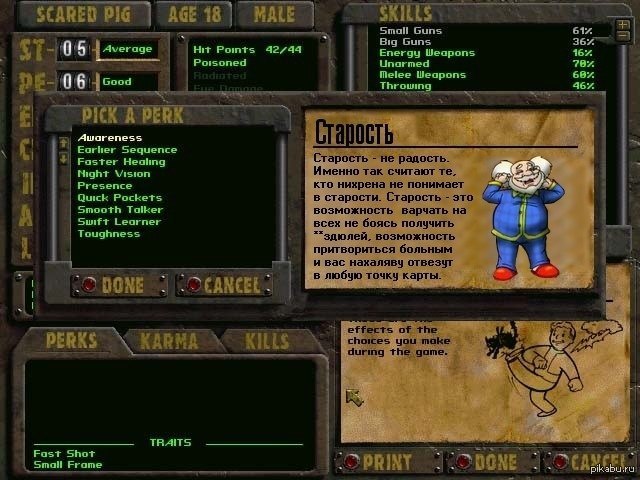Choose the Presence perk
640x480 pixels.
tap(105, 186)
